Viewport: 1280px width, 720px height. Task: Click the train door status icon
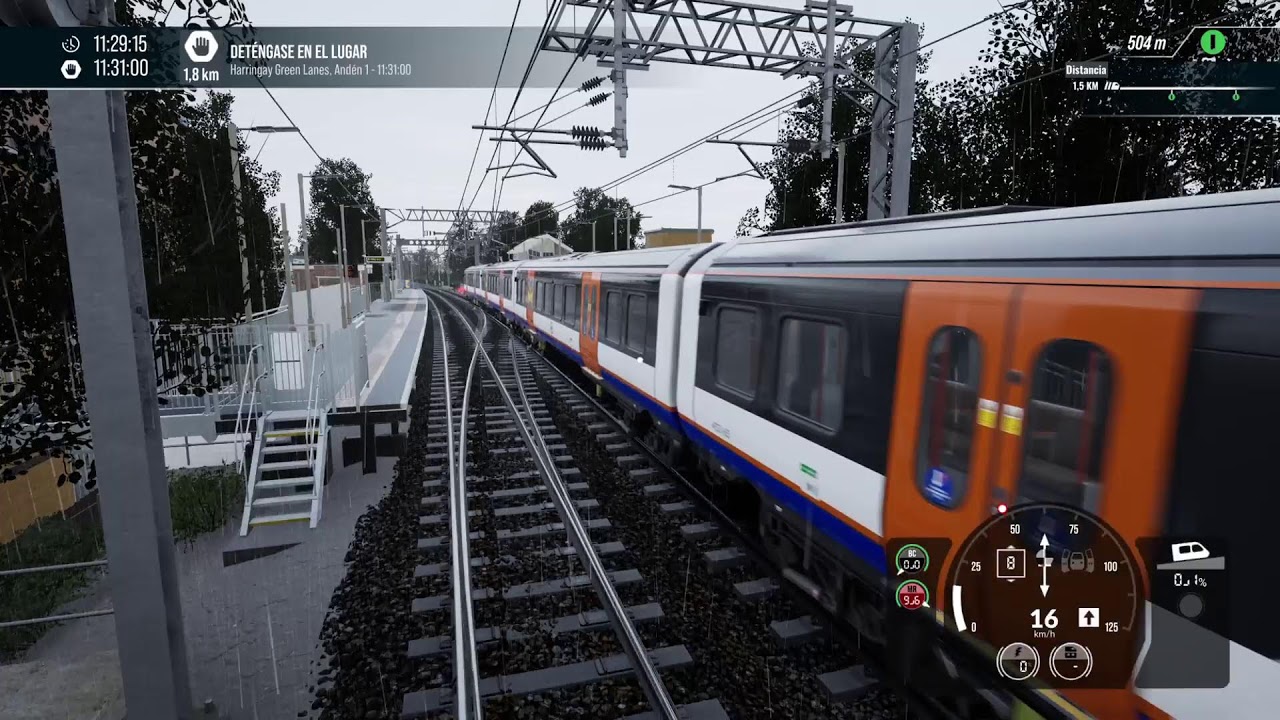point(1076,561)
